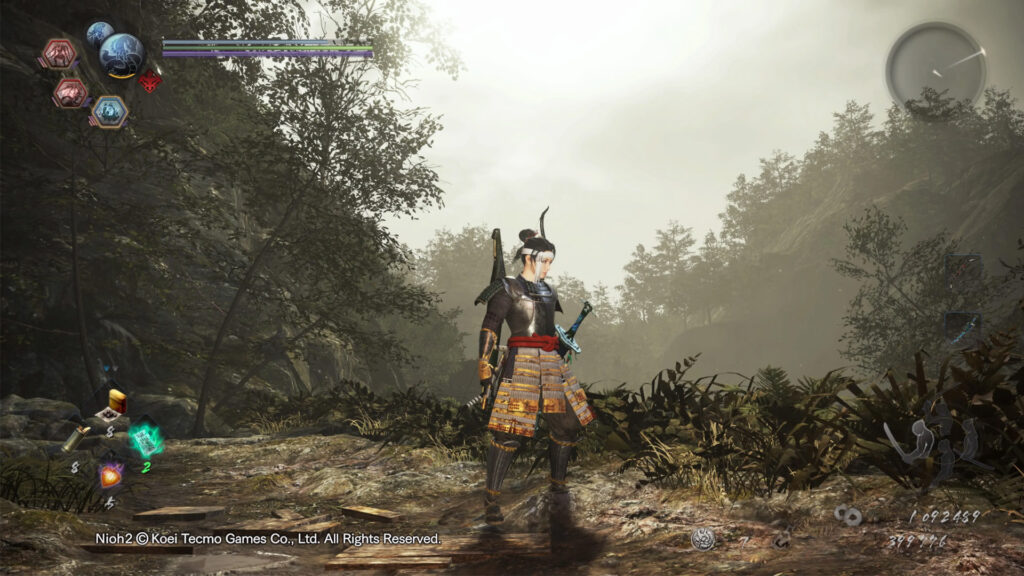Use the flaming orange shortcut item
Image resolution: width=1024 pixels, height=576 pixels.
(x=110, y=475)
